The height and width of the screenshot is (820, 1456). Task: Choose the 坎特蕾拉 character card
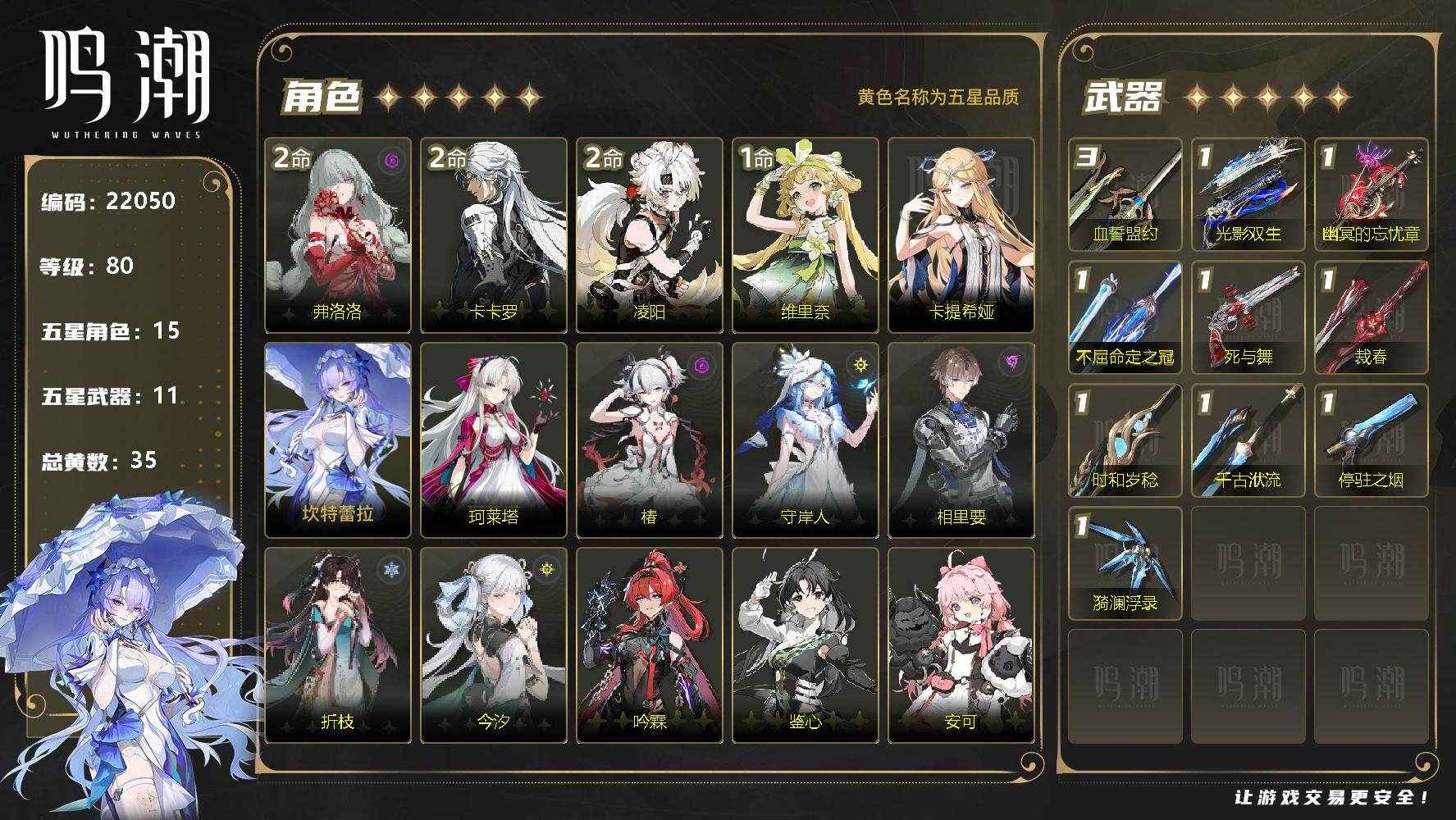pyautogui.click(x=338, y=440)
